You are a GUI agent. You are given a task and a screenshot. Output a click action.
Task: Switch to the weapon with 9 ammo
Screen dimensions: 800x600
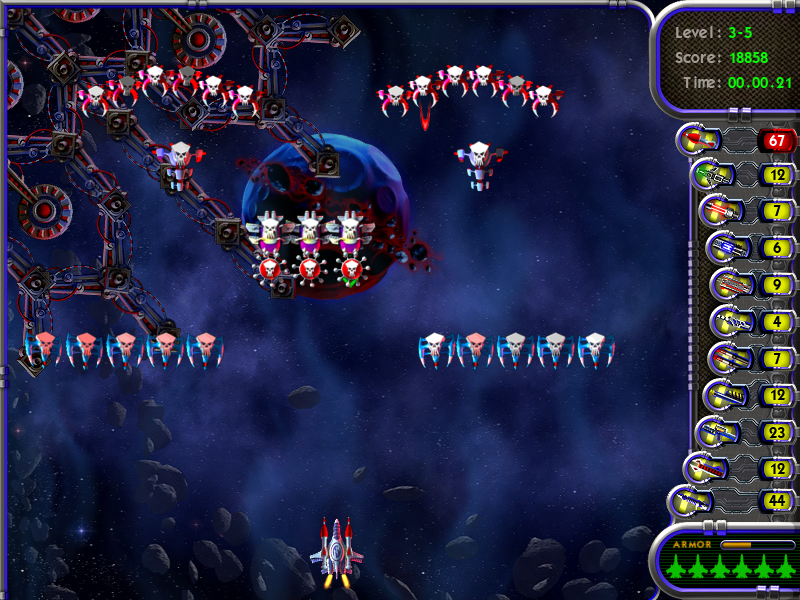(x=730, y=285)
